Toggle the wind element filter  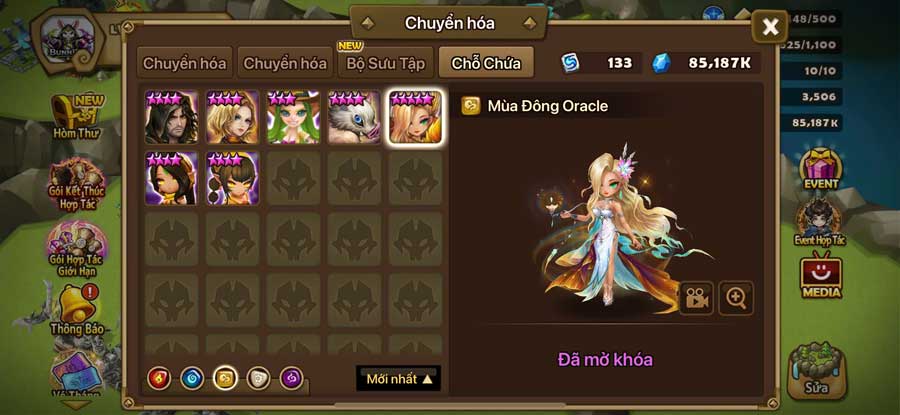coord(225,379)
